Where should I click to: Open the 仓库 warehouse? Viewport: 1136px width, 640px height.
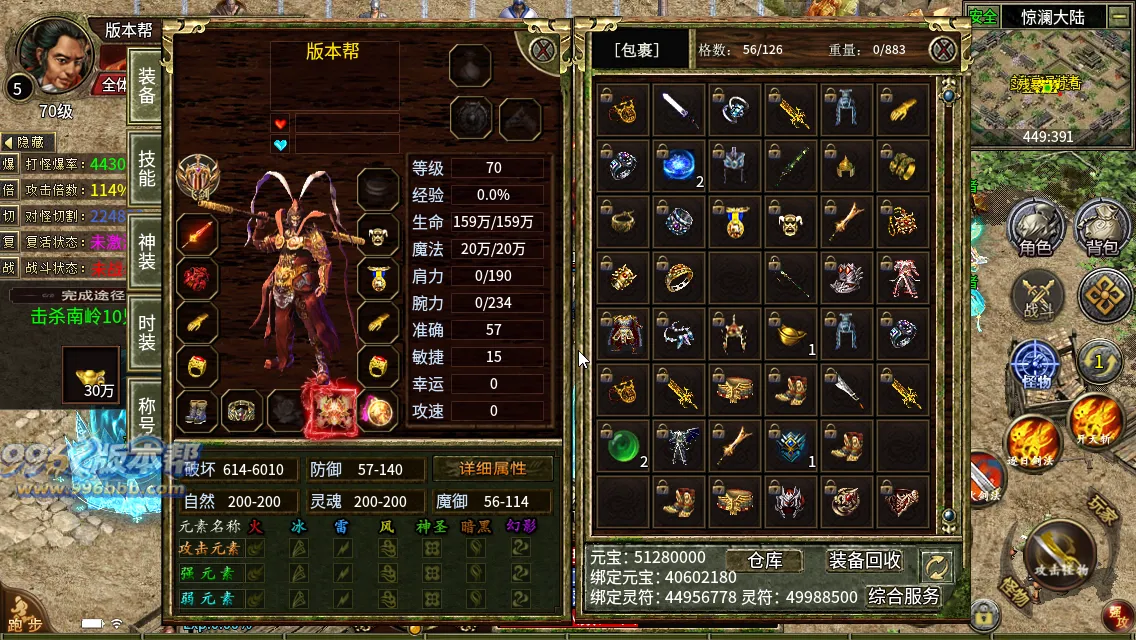[765, 560]
